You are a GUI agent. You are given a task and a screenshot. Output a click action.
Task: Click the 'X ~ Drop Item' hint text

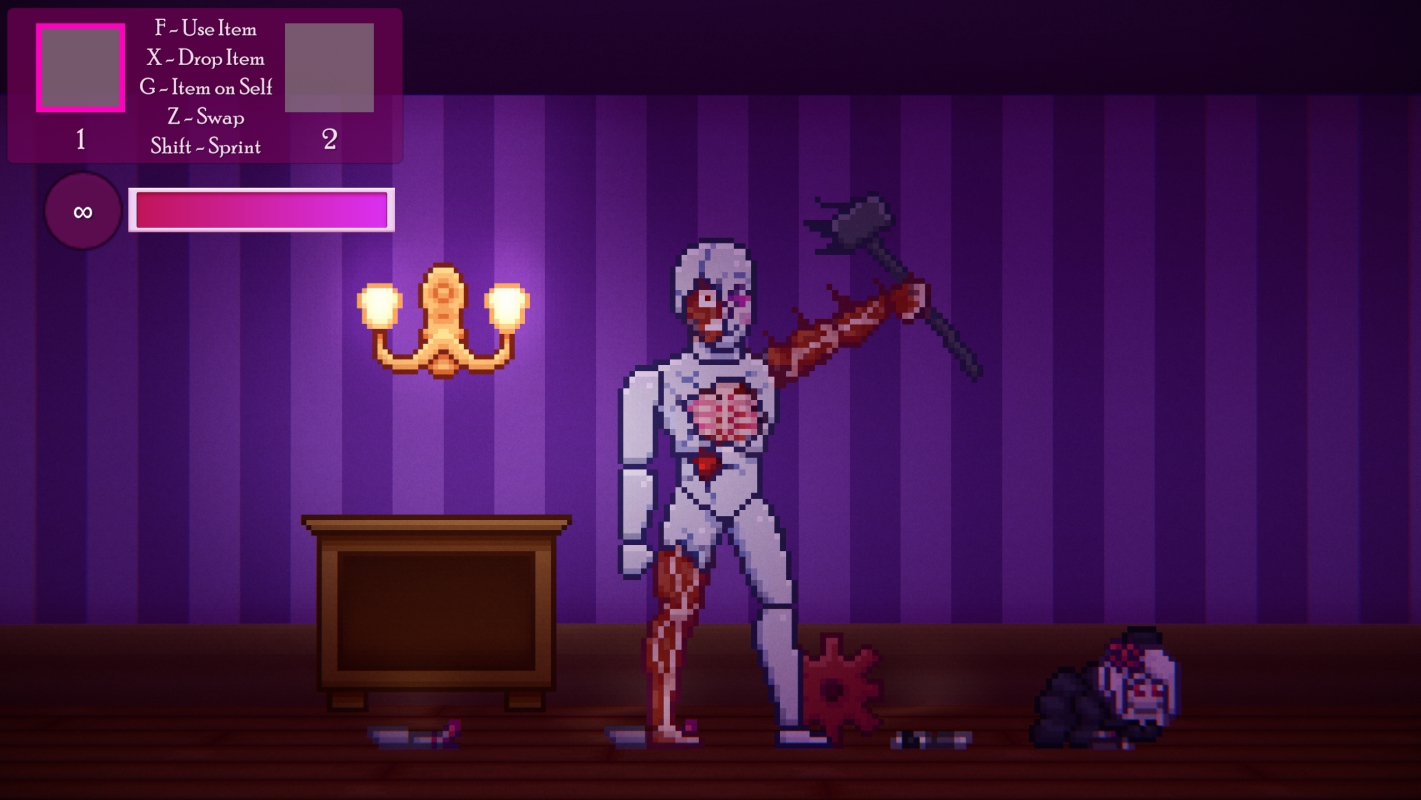207,58
